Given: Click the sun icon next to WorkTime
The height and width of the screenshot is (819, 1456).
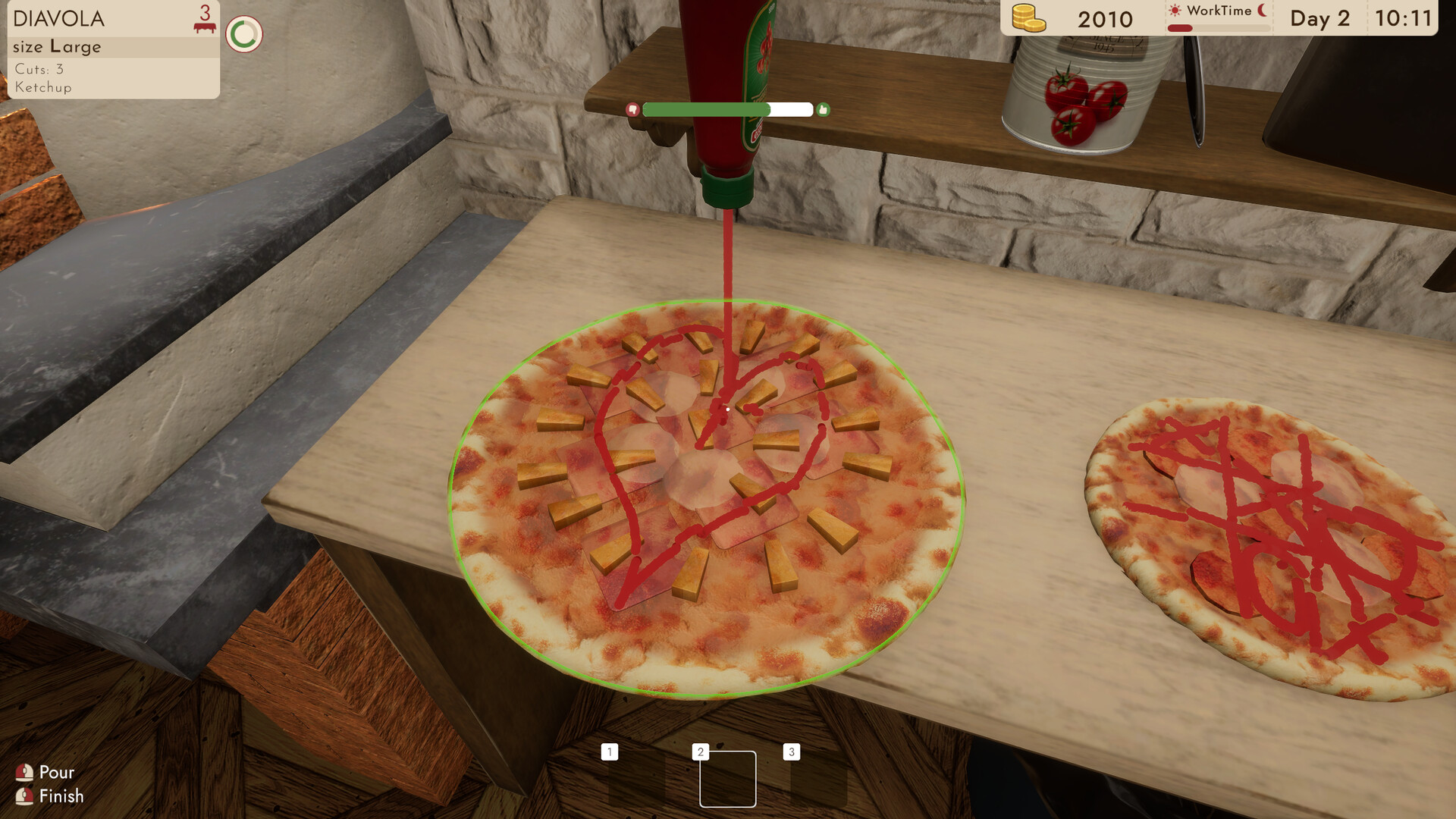Looking at the screenshot, I should 1174,11.
